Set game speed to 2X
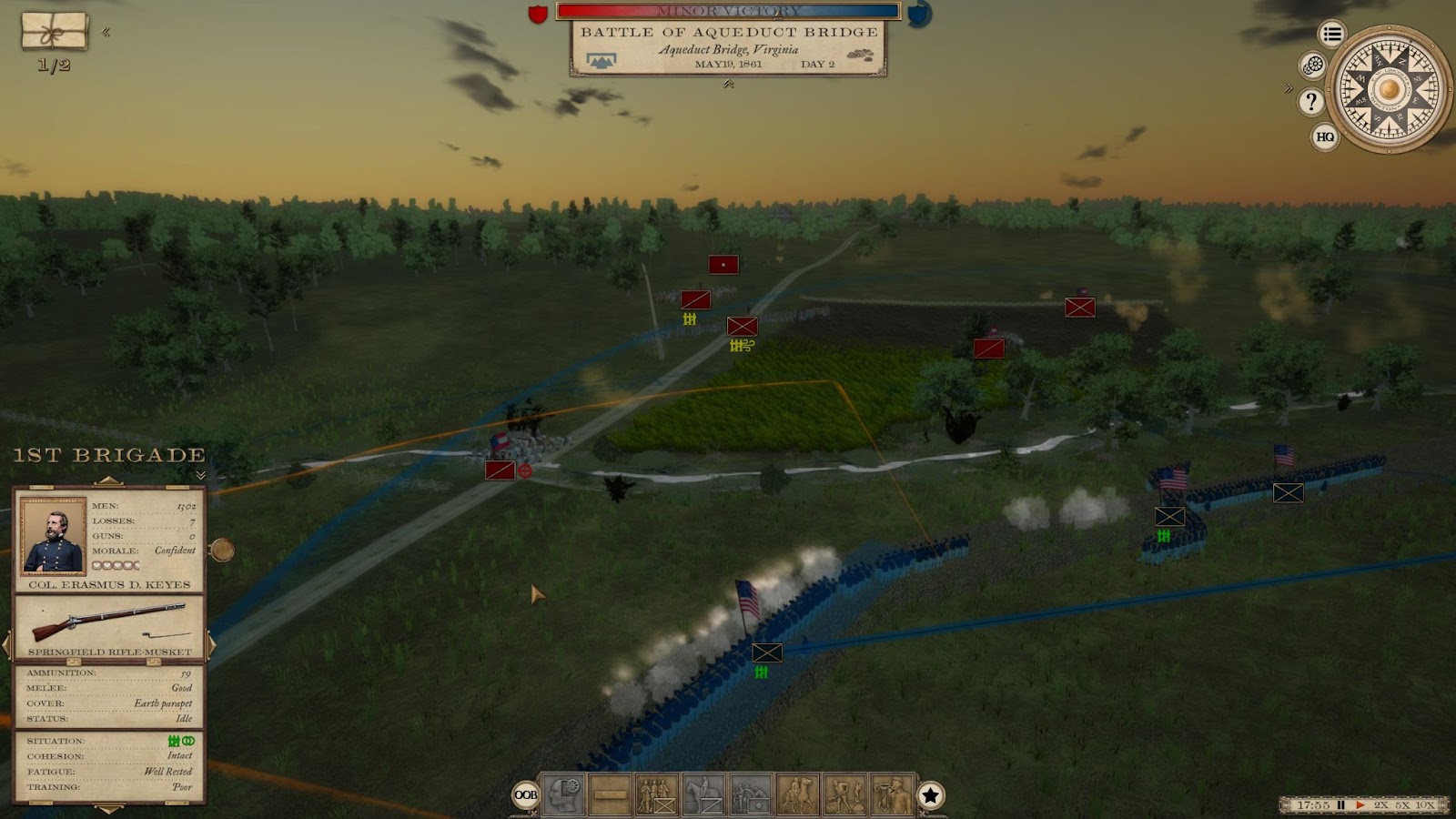The width and height of the screenshot is (1456, 819). pos(1381,805)
